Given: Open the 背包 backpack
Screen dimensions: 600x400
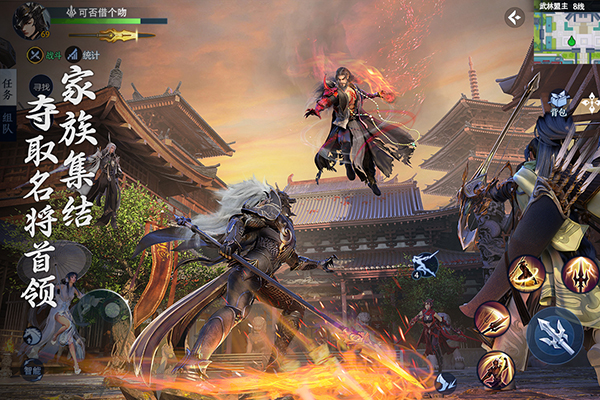Looking at the screenshot, I should coord(559,103).
